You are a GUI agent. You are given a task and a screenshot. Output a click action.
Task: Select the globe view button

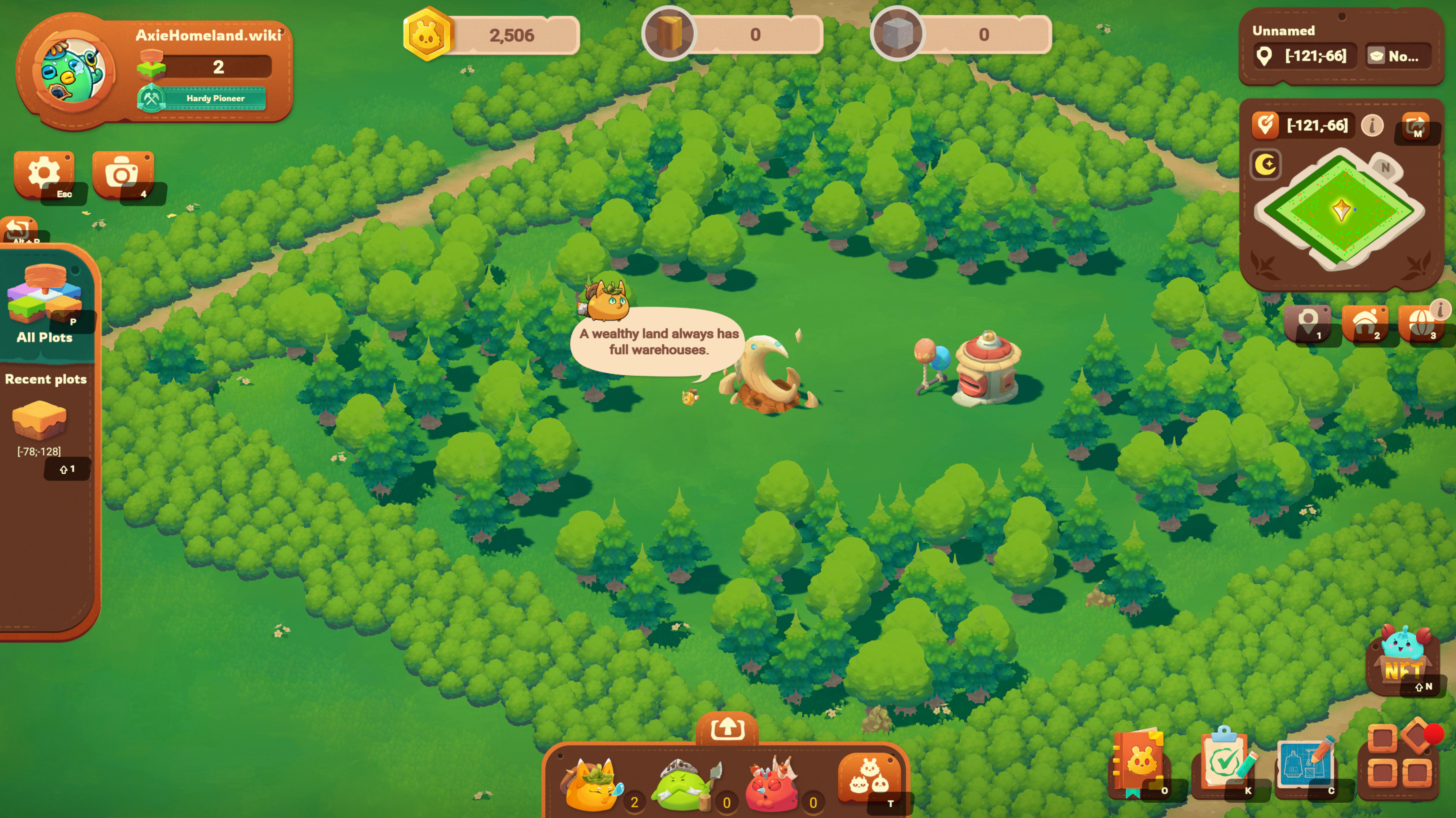pyautogui.click(x=1420, y=322)
